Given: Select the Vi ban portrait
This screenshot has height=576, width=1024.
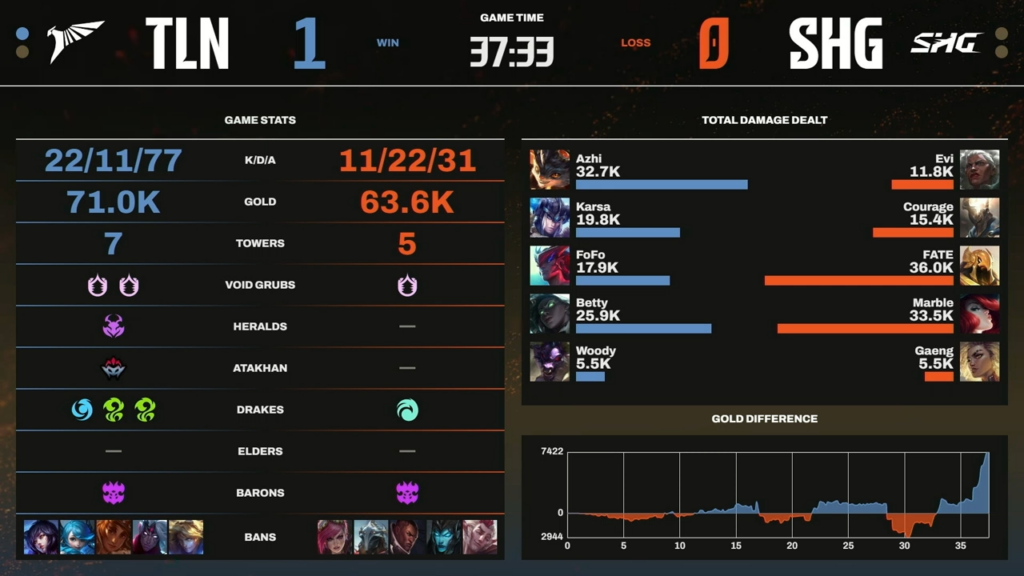Looking at the screenshot, I should point(335,537).
